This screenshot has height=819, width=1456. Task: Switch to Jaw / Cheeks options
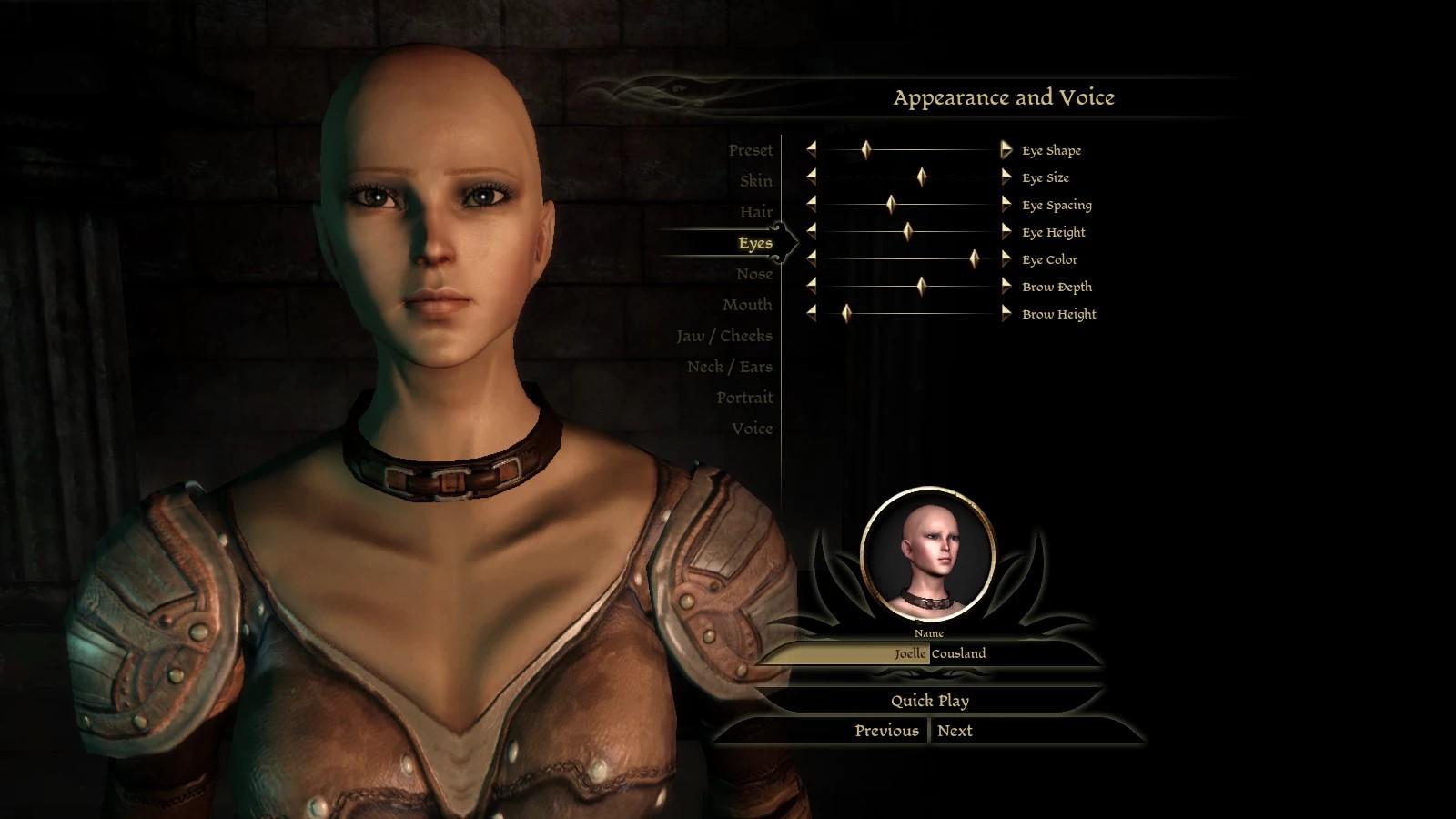point(723,336)
